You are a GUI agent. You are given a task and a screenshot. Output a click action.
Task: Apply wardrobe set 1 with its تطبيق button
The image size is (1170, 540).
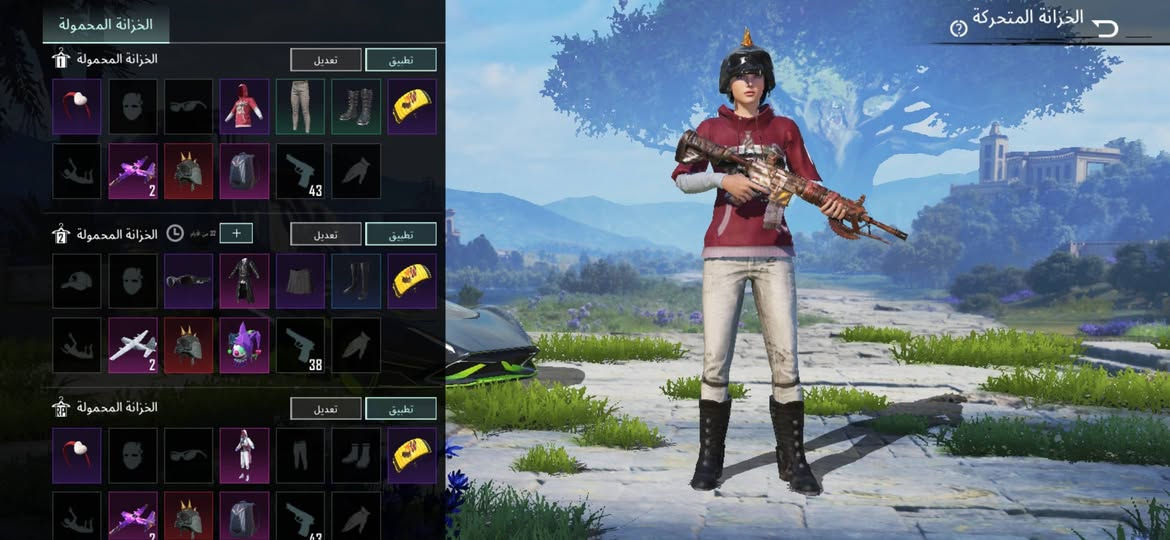coord(400,60)
